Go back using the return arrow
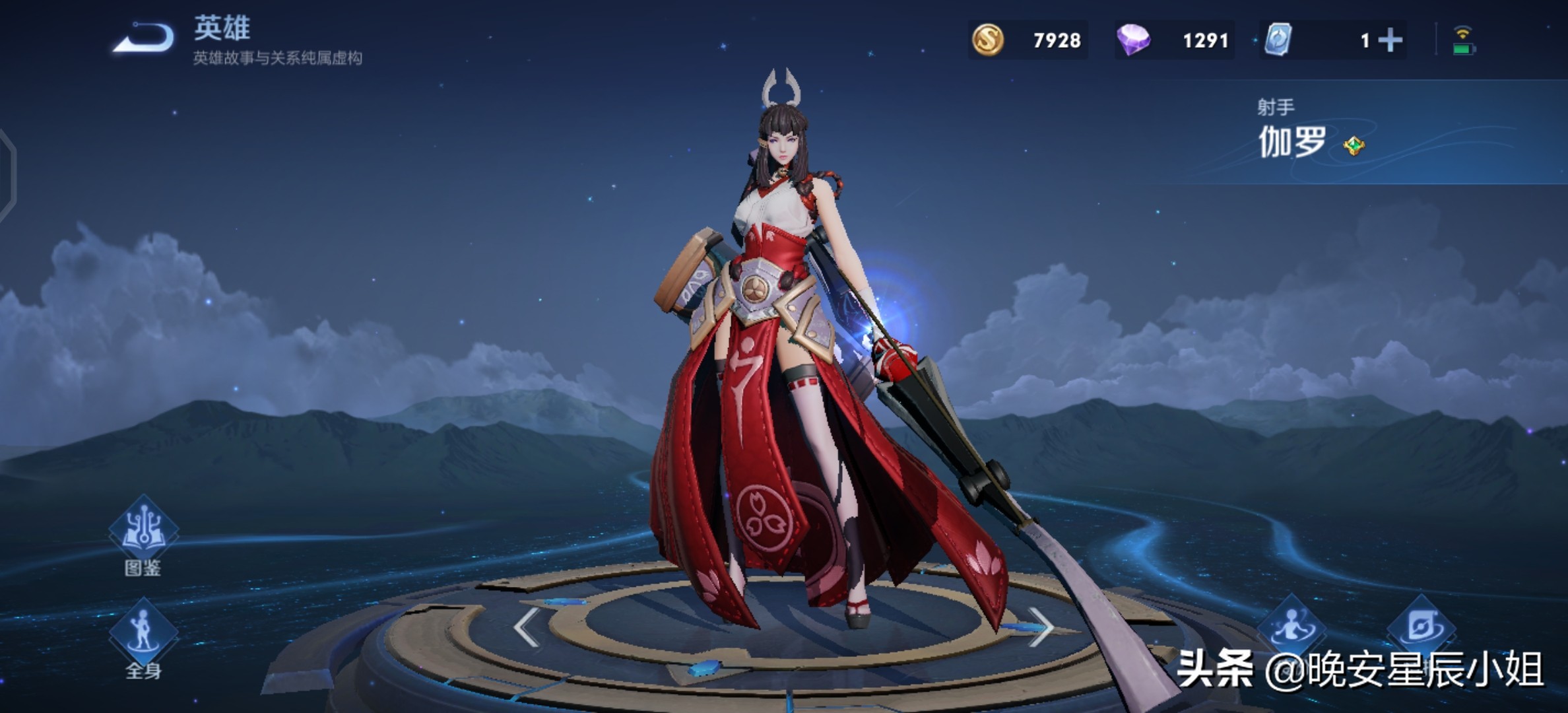 point(144,38)
